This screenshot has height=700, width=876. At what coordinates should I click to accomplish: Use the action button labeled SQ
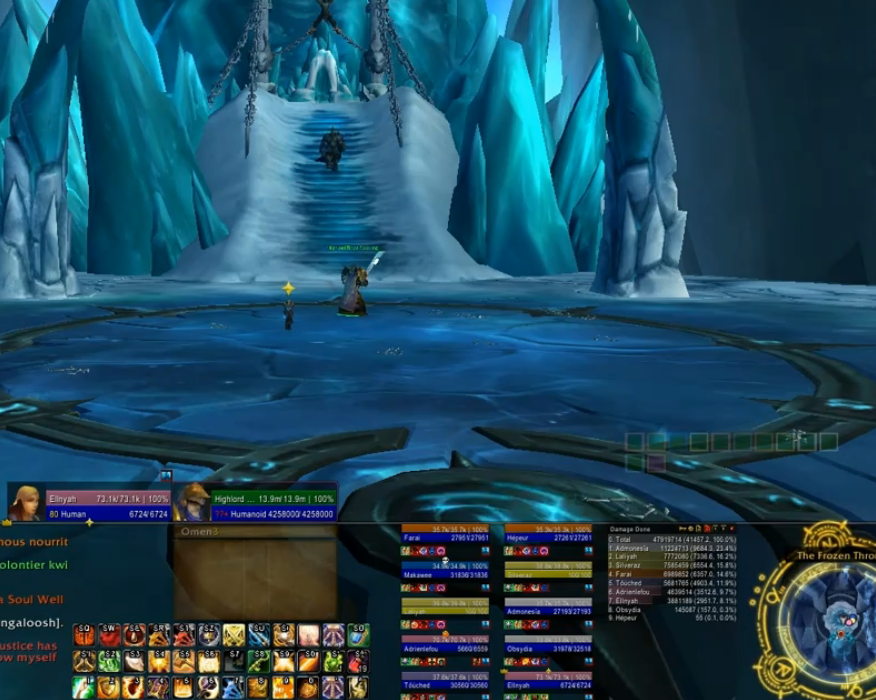click(83, 636)
